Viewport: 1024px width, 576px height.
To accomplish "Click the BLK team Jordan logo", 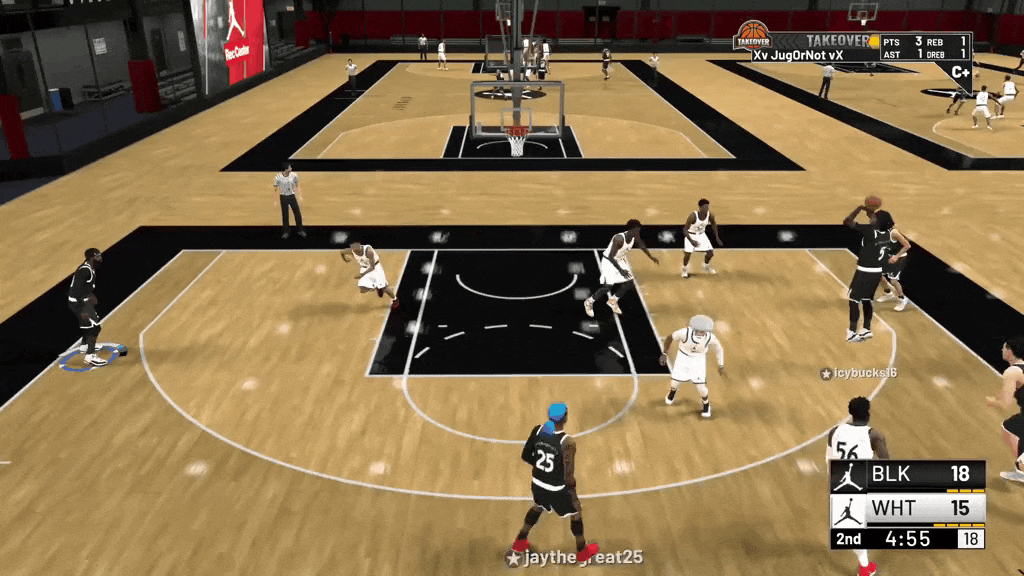I will 849,476.
